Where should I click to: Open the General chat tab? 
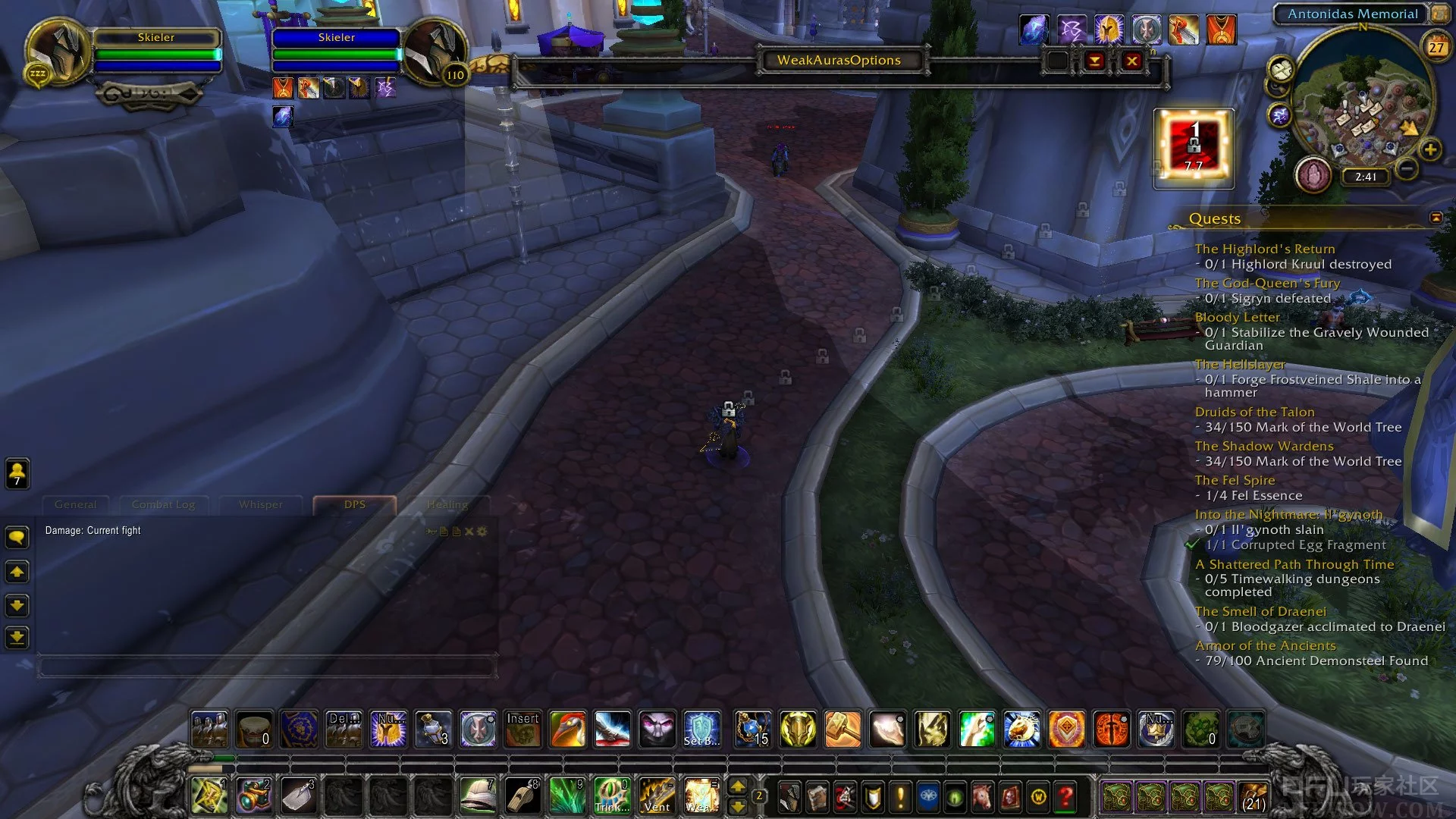[x=75, y=504]
